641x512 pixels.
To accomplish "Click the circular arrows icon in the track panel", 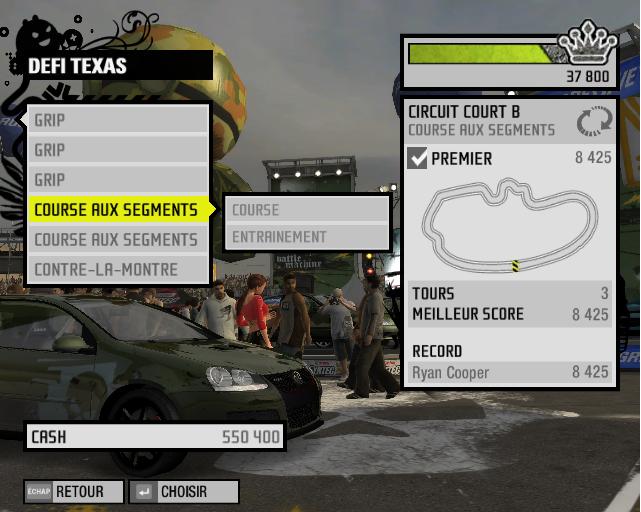I will [x=592, y=121].
